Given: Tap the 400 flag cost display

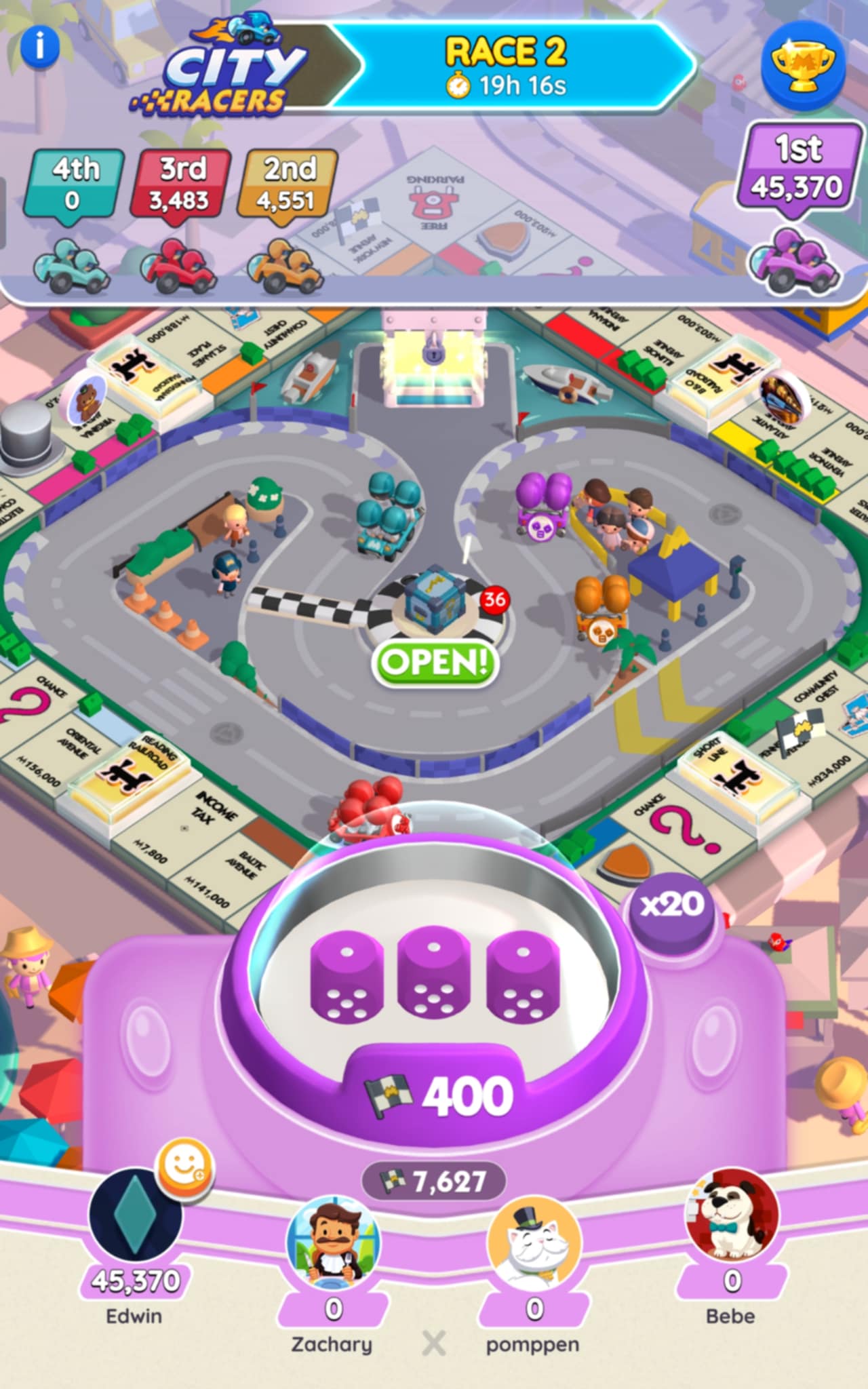Looking at the screenshot, I should (x=437, y=1095).
